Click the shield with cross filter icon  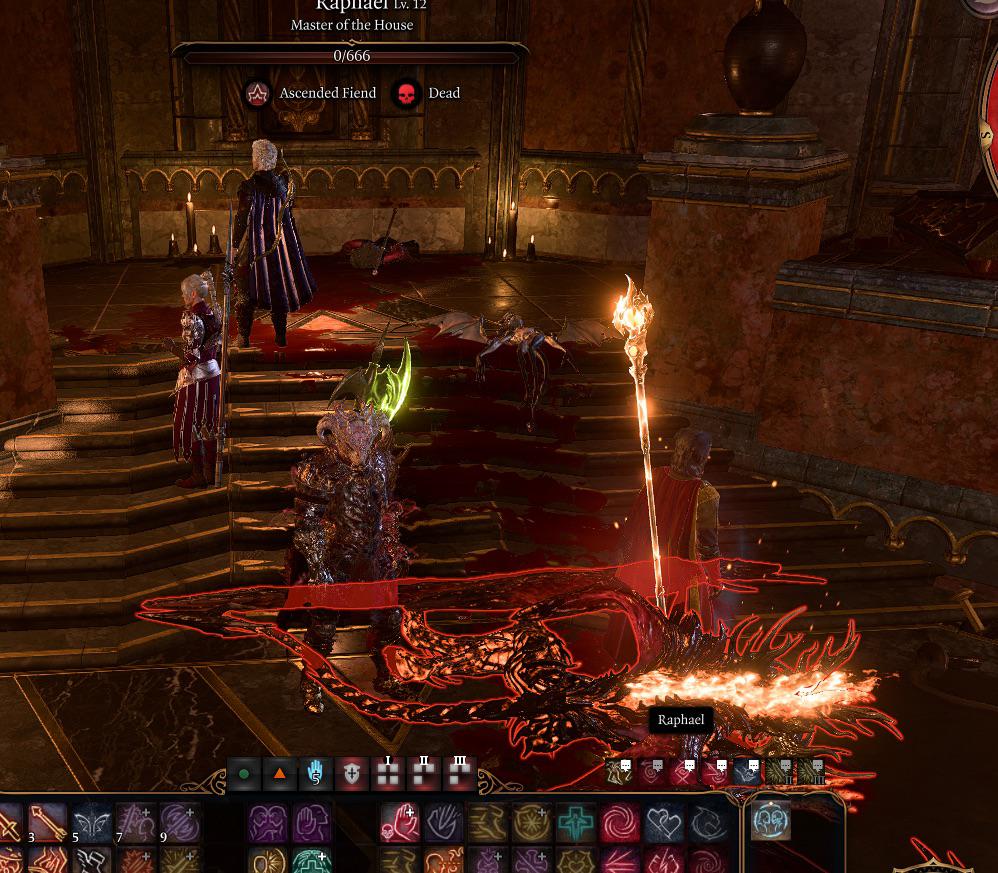352,774
